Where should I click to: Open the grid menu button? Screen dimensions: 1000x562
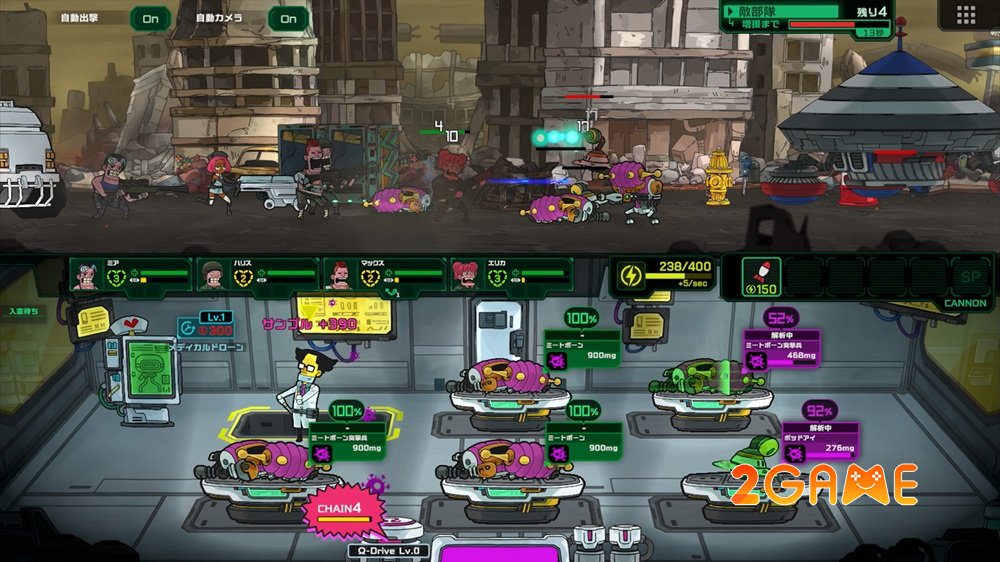coord(965,15)
